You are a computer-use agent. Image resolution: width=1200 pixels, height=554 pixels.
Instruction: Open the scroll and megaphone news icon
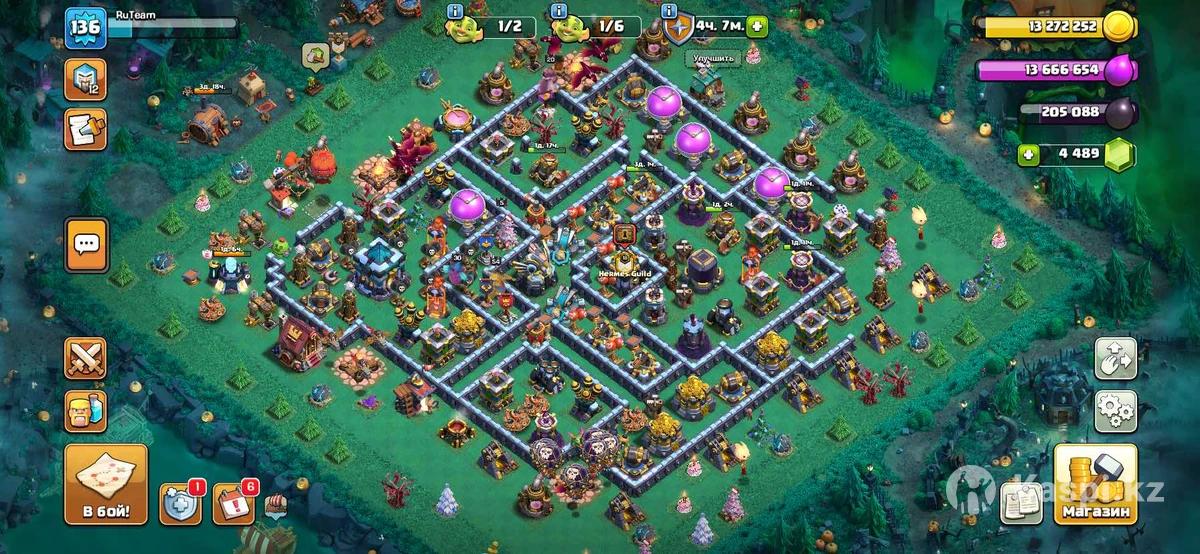[85, 129]
